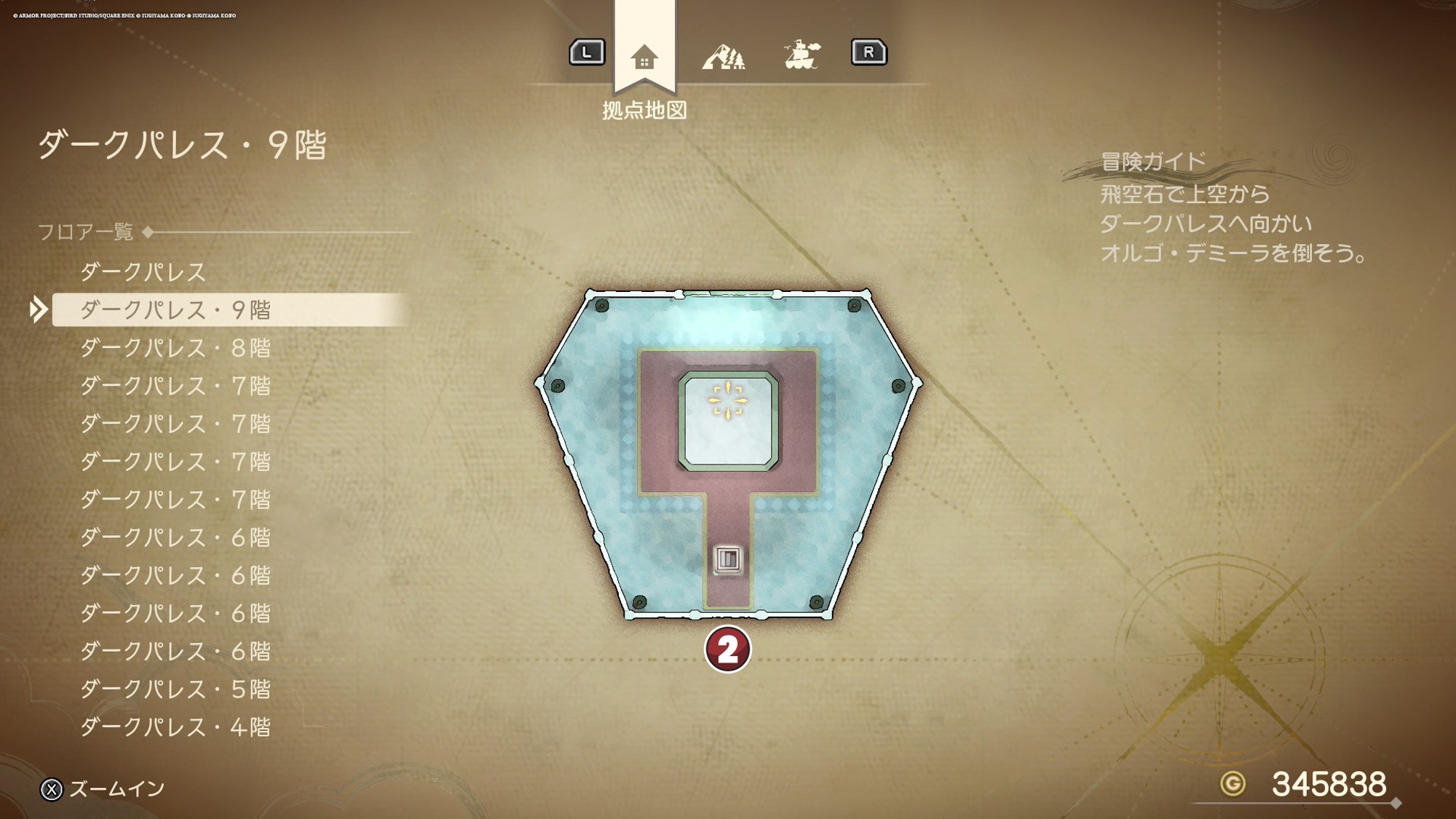1456x819 pixels.
Task: Click the stairs icon on the map
Action: [x=727, y=559]
